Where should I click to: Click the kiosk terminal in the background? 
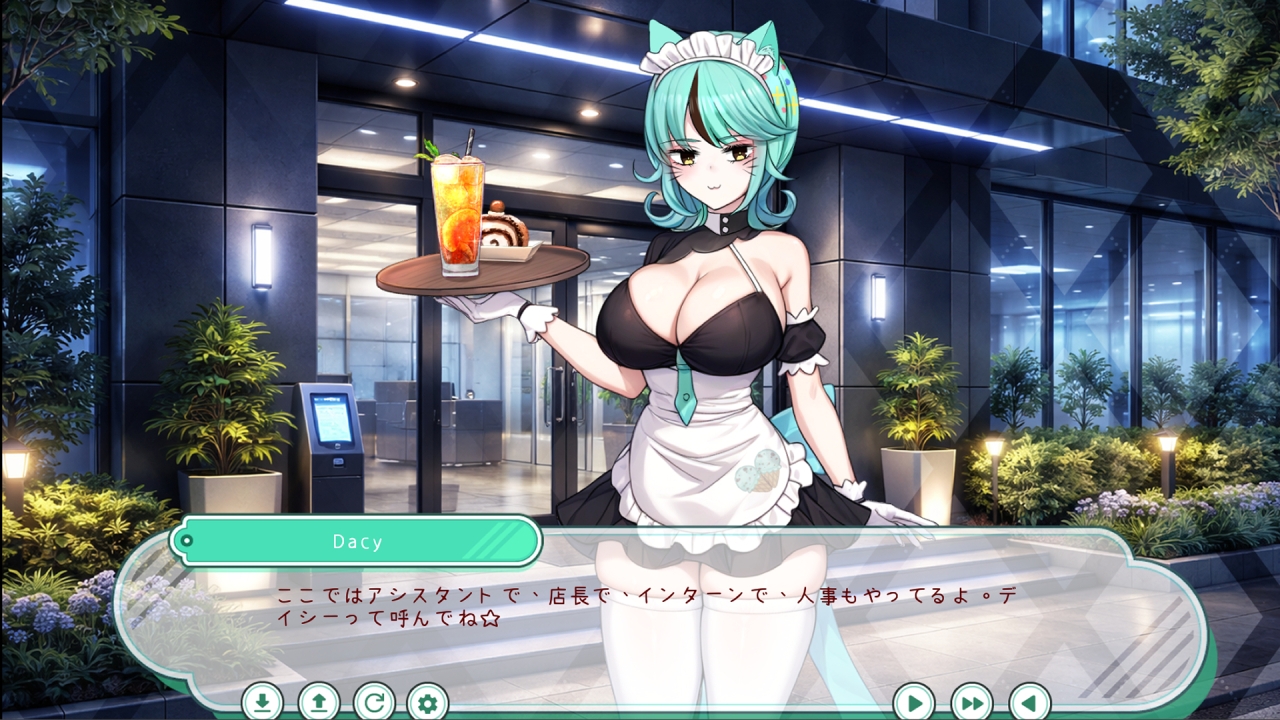click(x=333, y=440)
